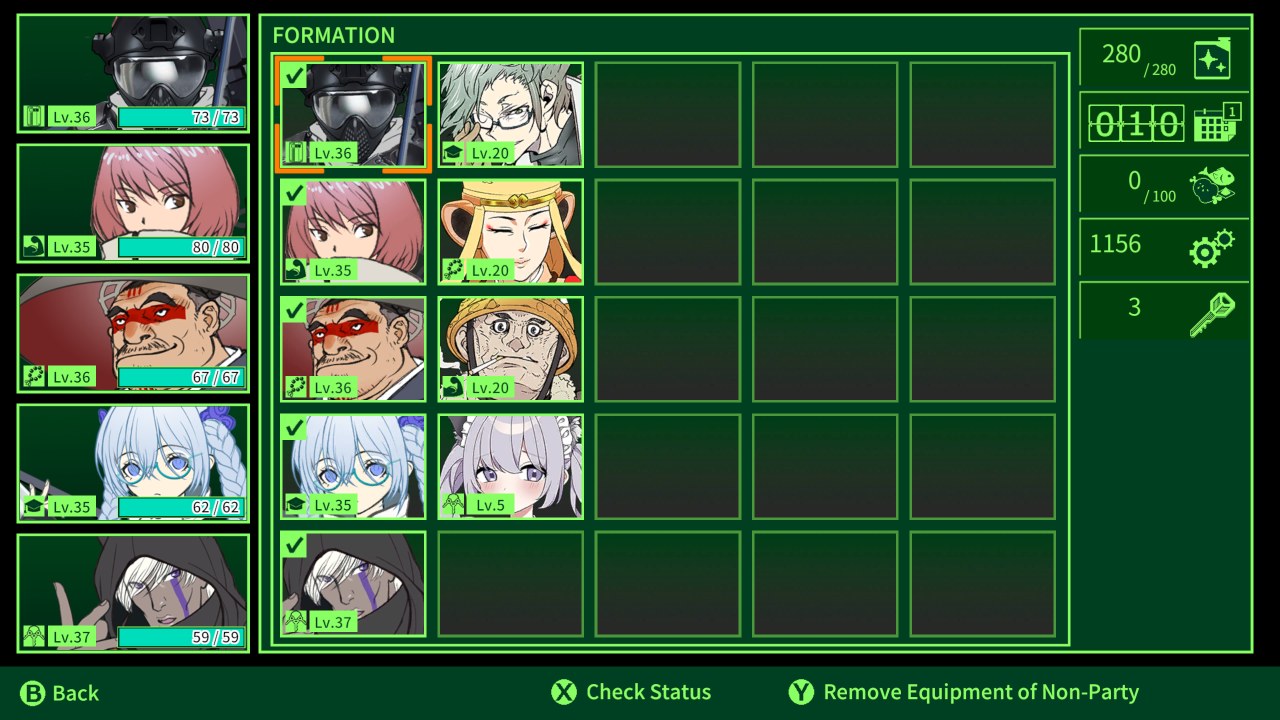
Task: Click the paw class icon on pink-haired Lv.35 member
Action: click(x=295, y=270)
